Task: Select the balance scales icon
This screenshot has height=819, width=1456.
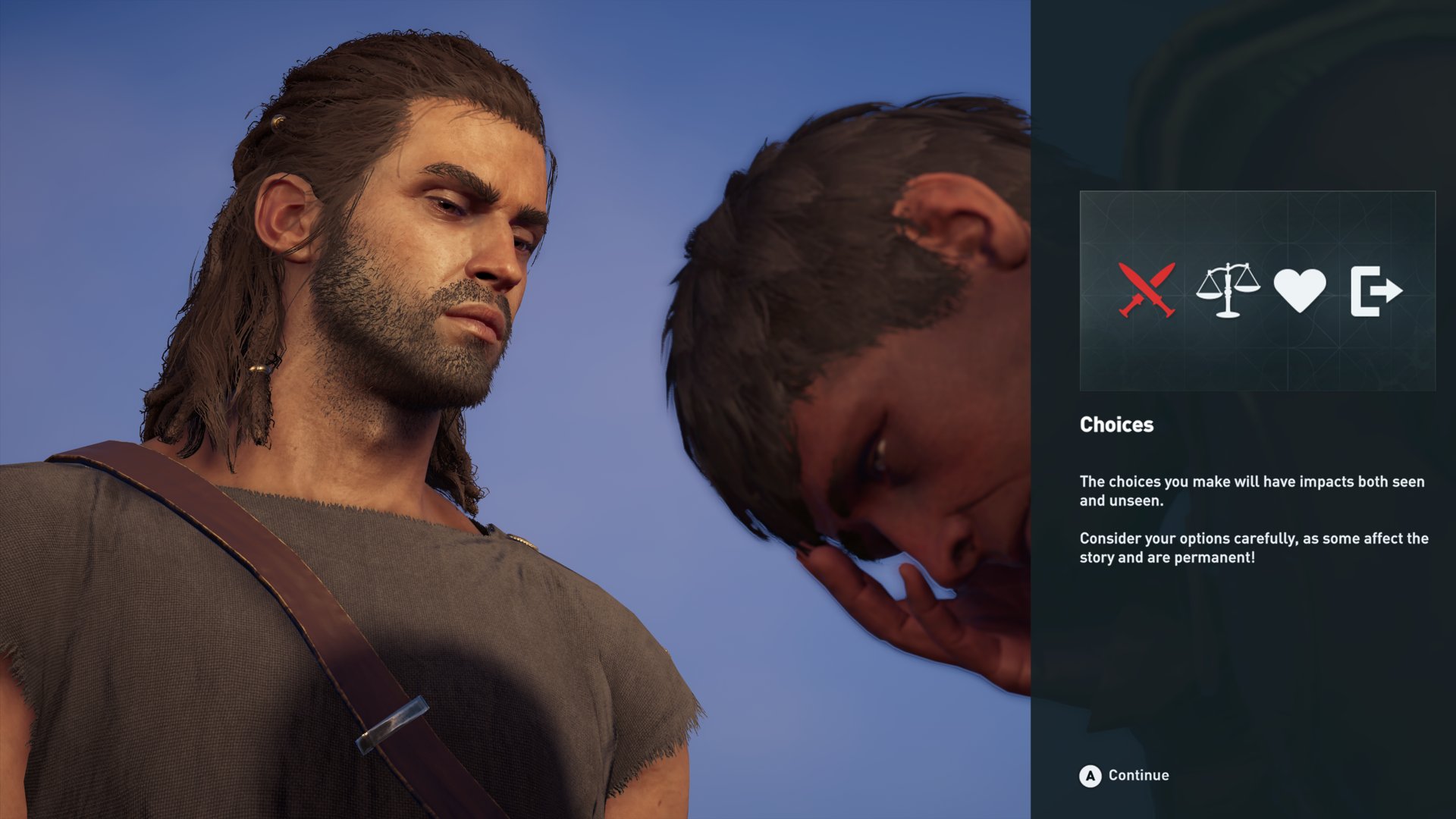Action: (1227, 290)
